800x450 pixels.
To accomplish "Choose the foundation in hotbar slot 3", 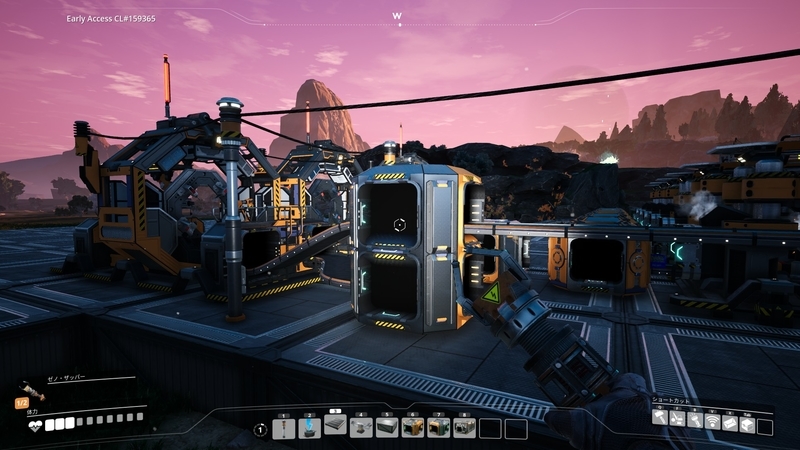I will click(335, 427).
